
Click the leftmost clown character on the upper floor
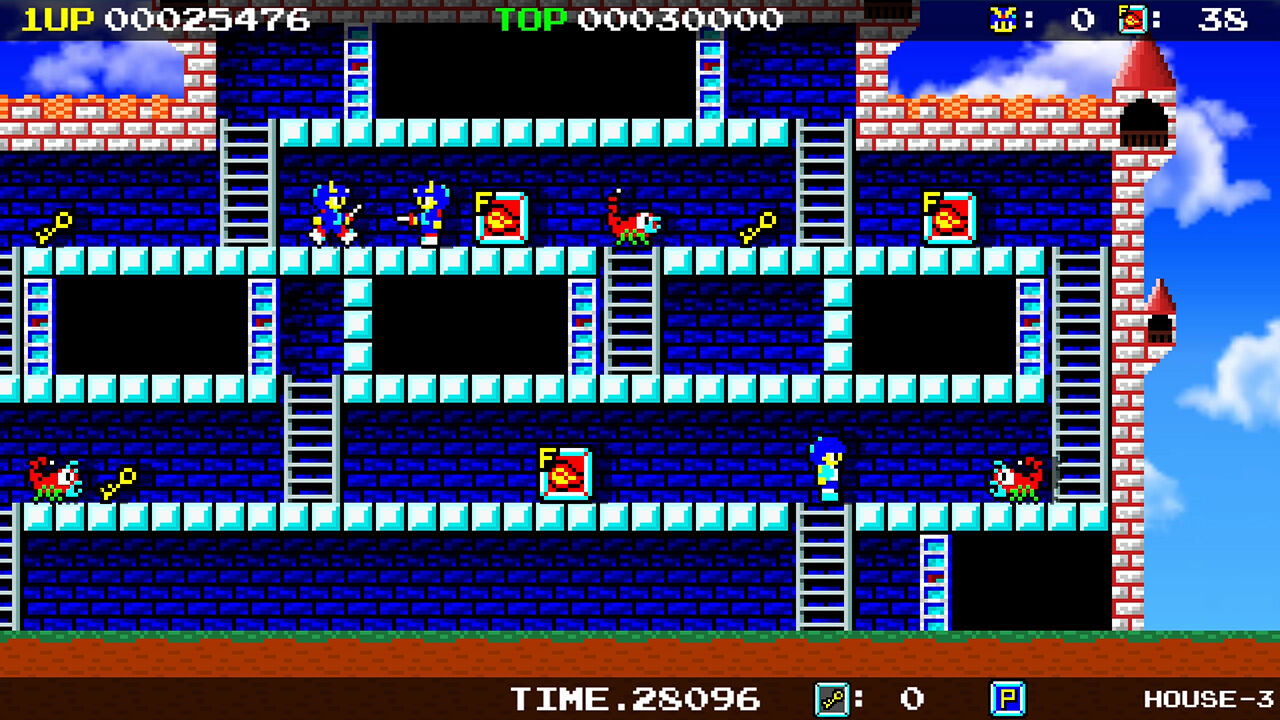click(x=332, y=213)
